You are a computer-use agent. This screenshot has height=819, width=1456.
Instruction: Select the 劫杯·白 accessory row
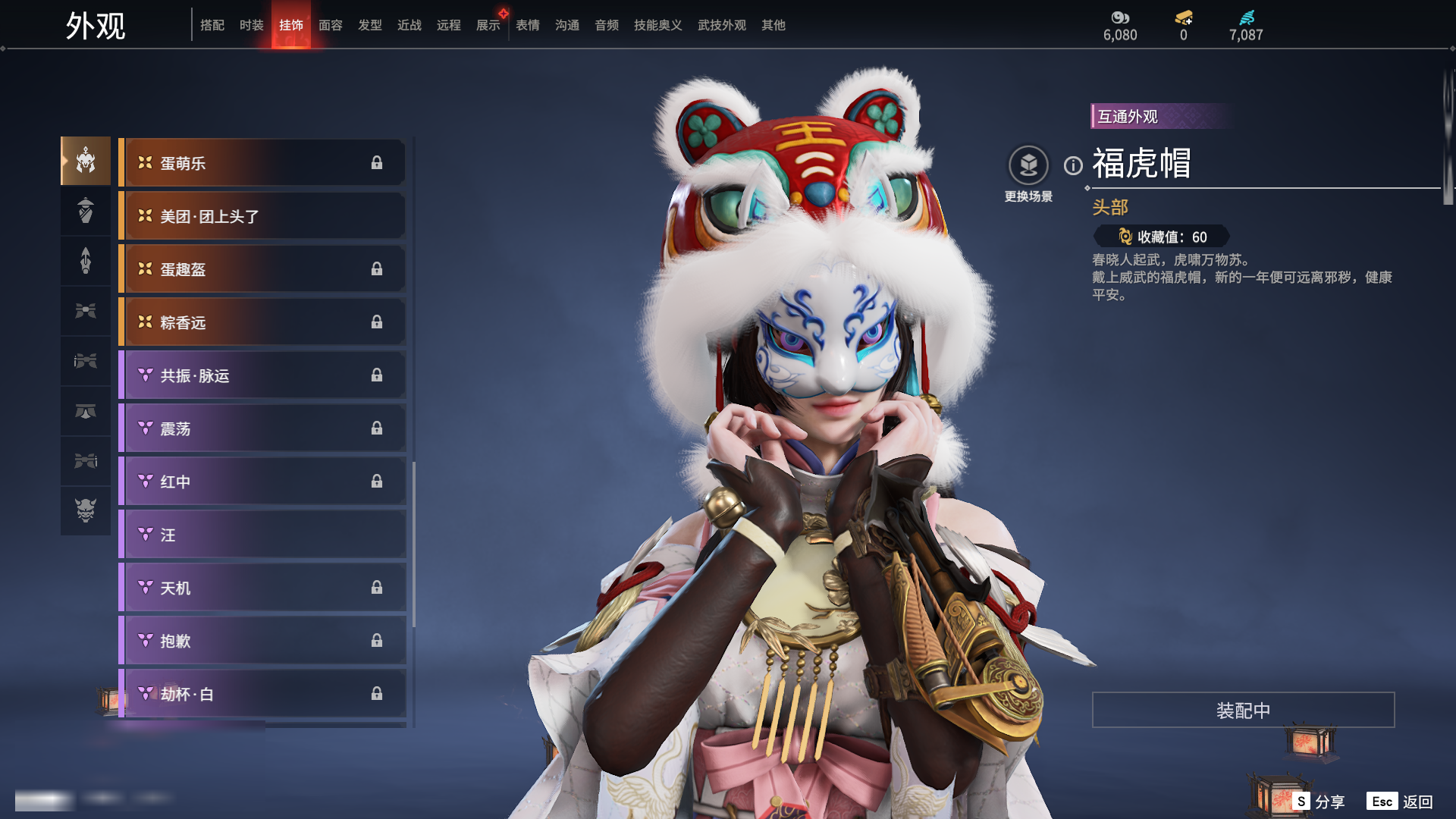(262, 694)
